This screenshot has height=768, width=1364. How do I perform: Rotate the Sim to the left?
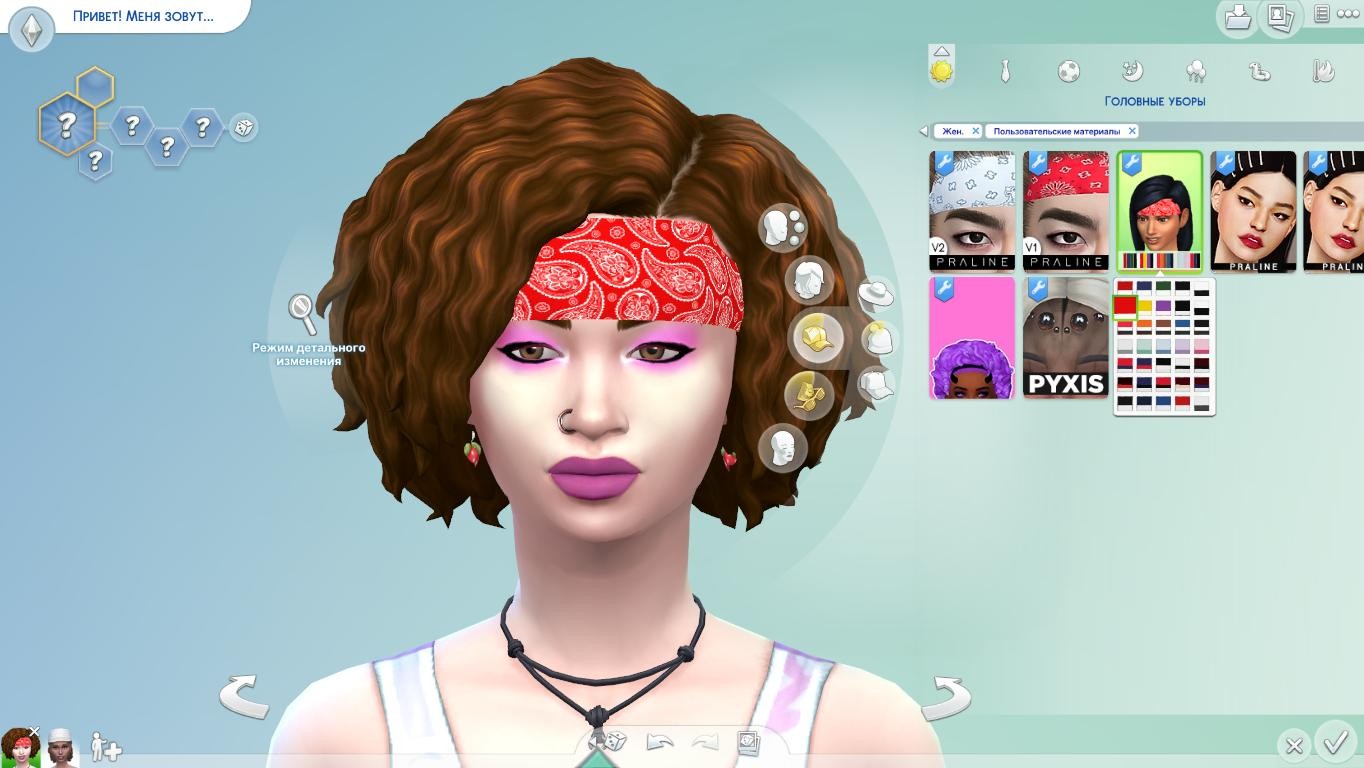[244, 696]
